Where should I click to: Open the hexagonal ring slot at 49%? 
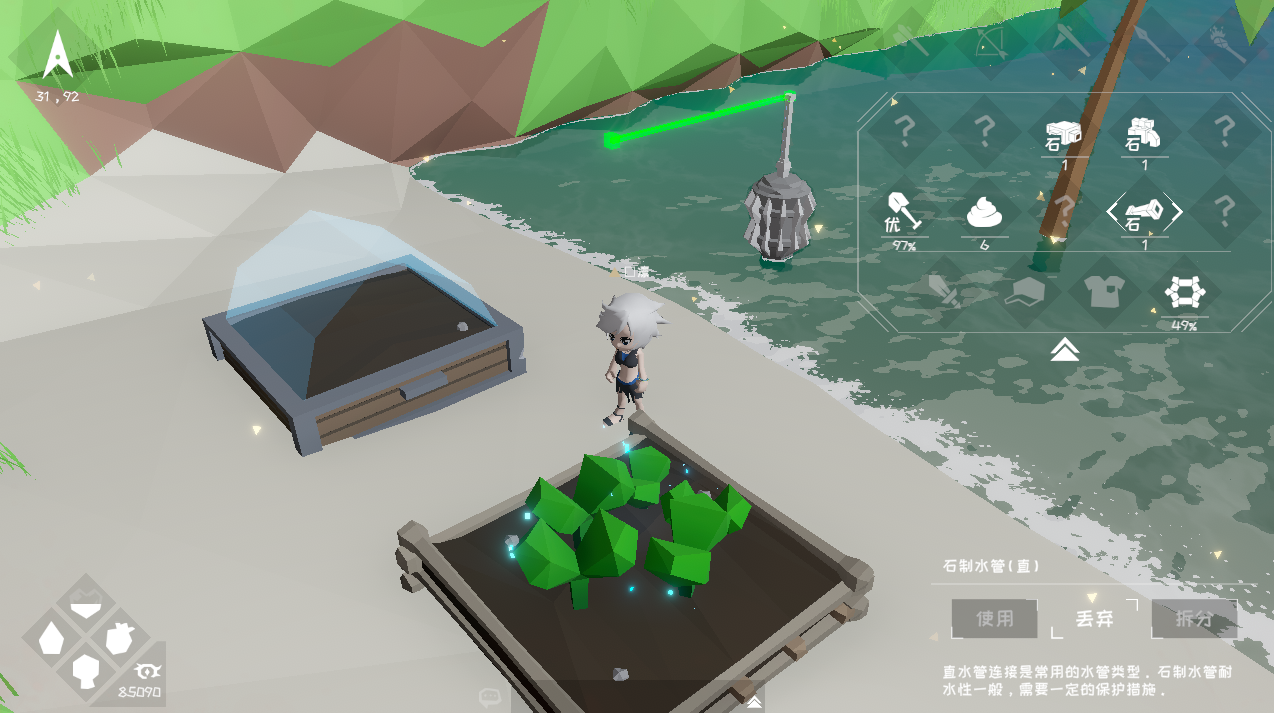(1184, 293)
